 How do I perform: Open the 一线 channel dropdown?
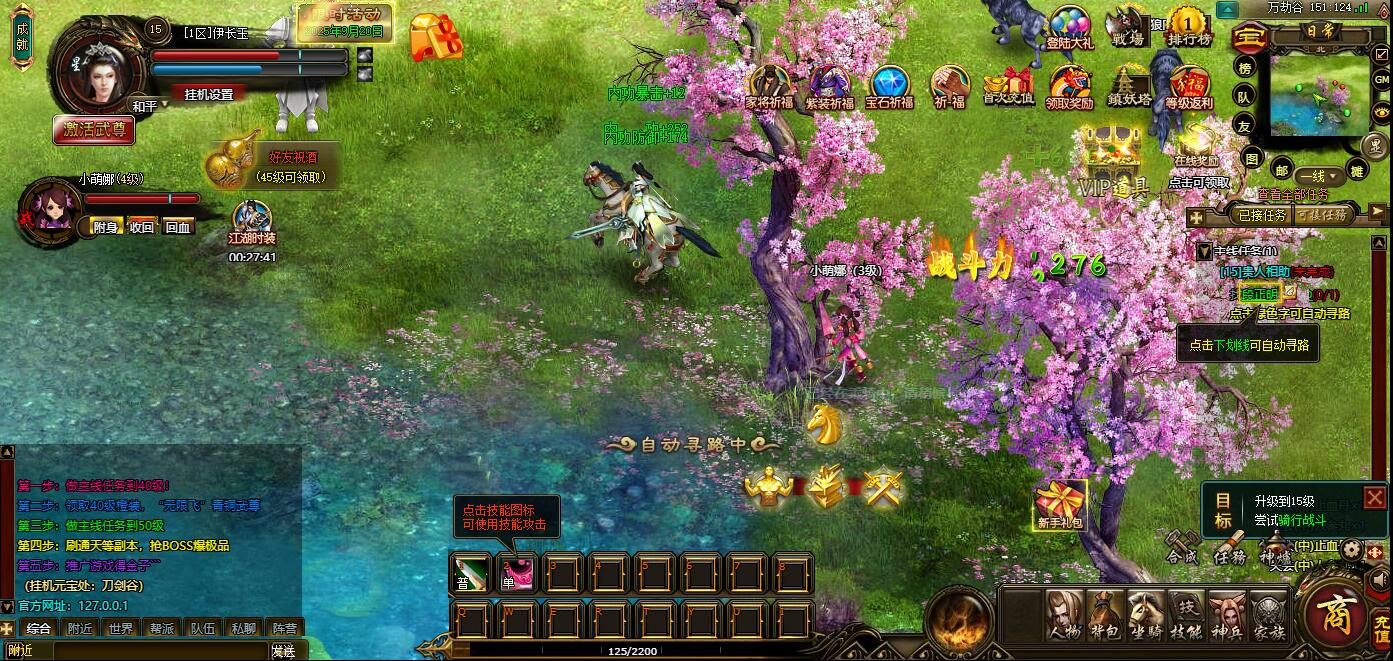(x=1312, y=175)
